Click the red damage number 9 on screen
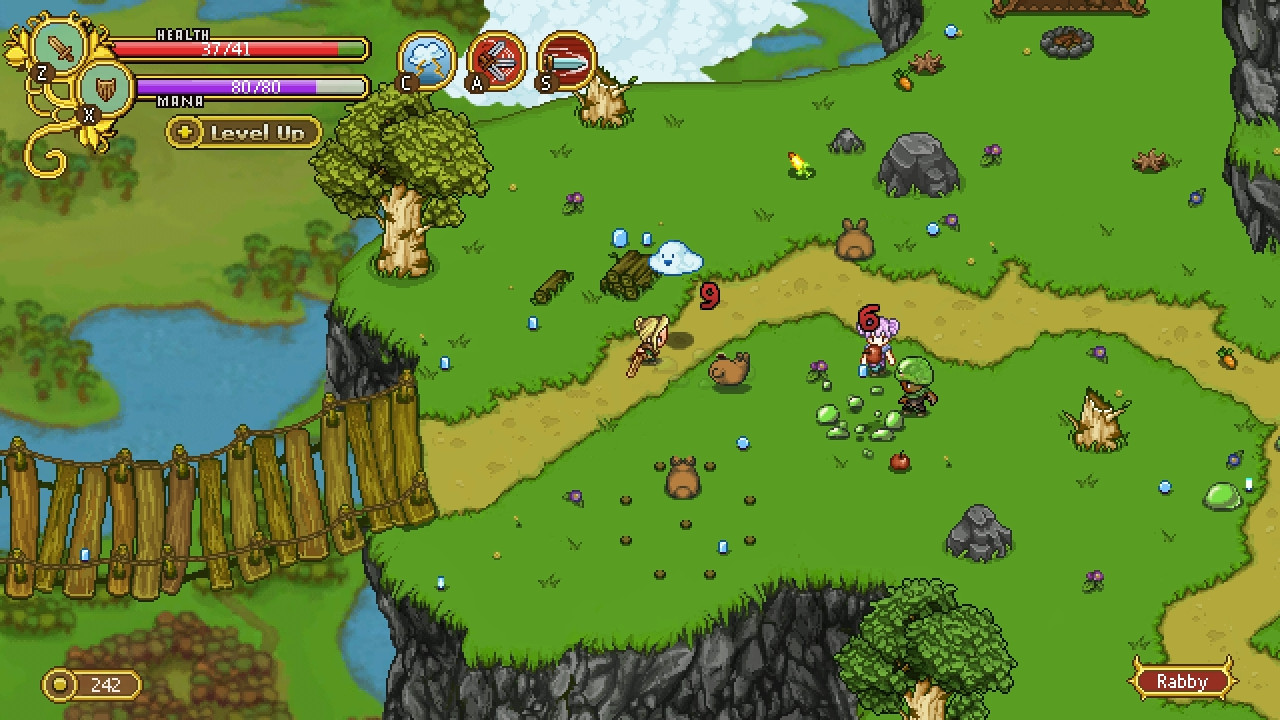 point(710,297)
